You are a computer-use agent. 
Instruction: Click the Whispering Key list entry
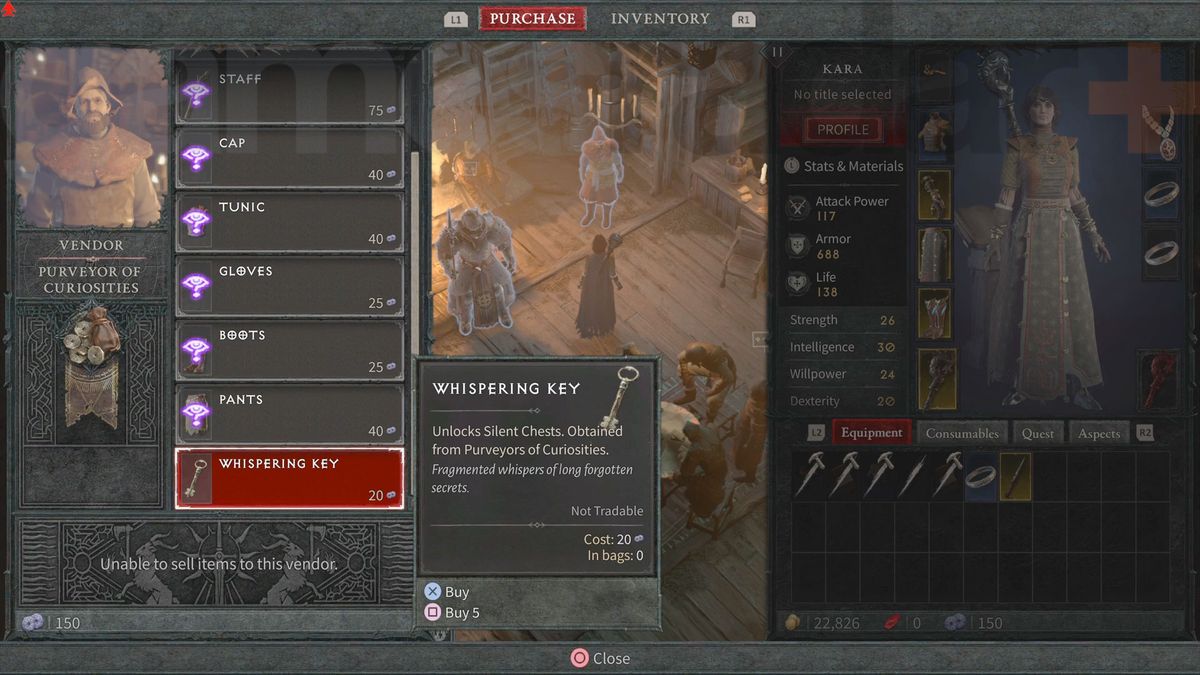tap(290, 478)
